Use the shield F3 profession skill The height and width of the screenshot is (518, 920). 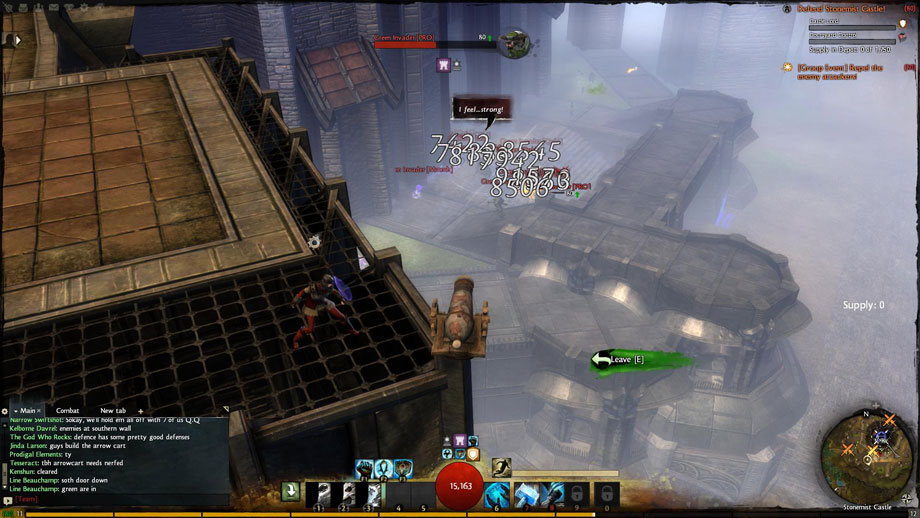pos(403,467)
